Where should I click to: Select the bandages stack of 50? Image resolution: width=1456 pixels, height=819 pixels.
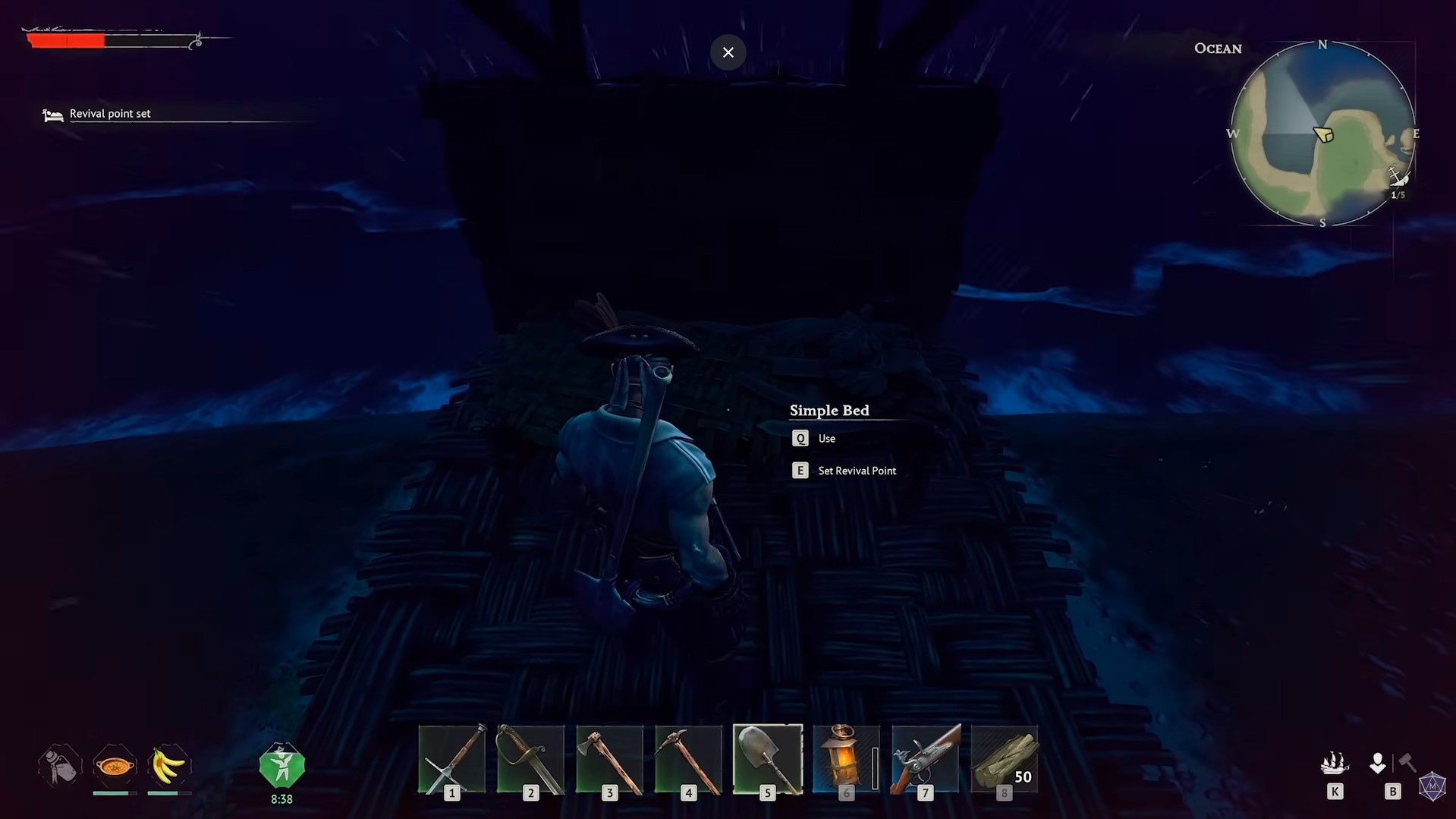pyautogui.click(x=1004, y=759)
